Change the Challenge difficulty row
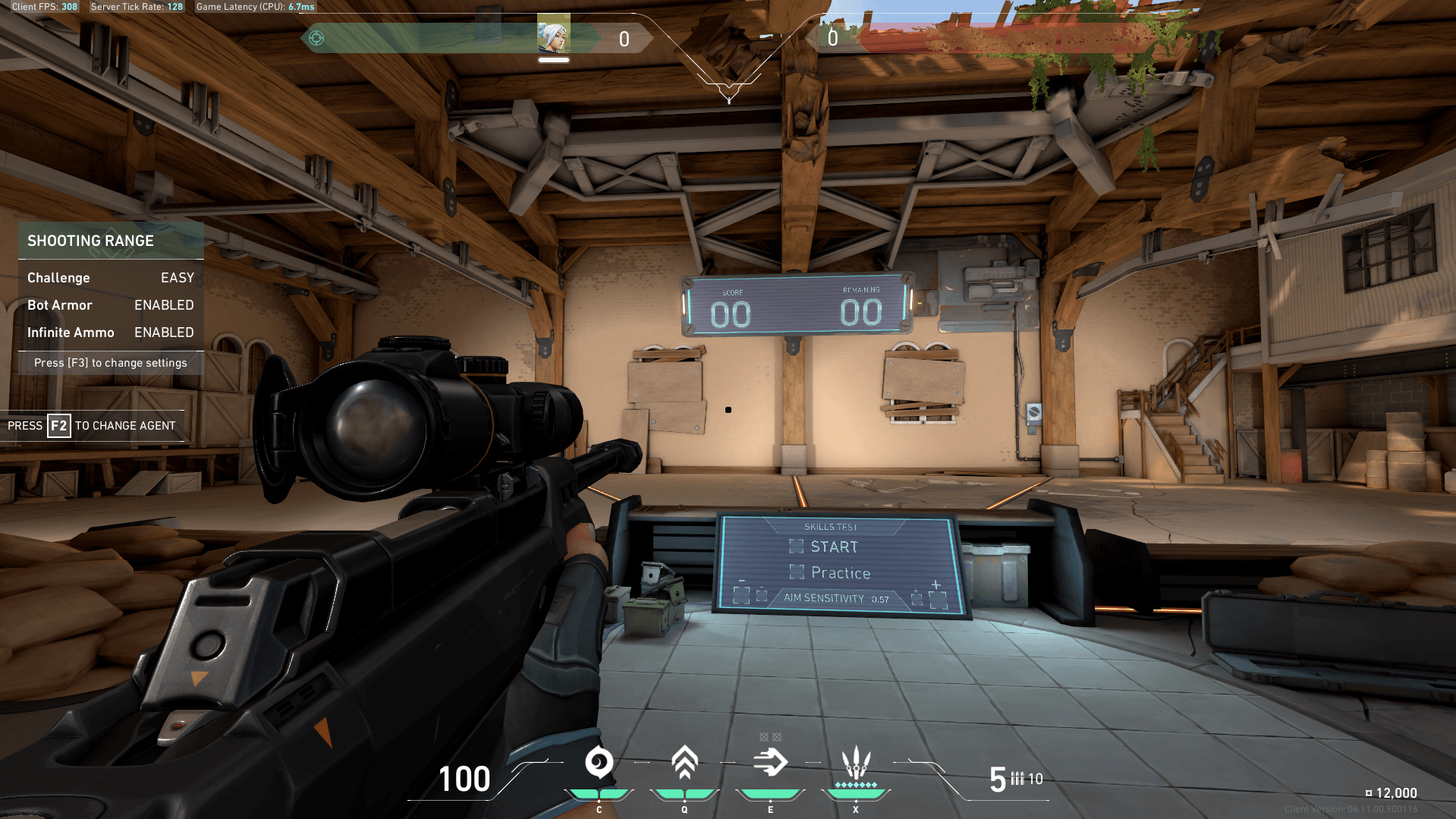 click(x=111, y=278)
